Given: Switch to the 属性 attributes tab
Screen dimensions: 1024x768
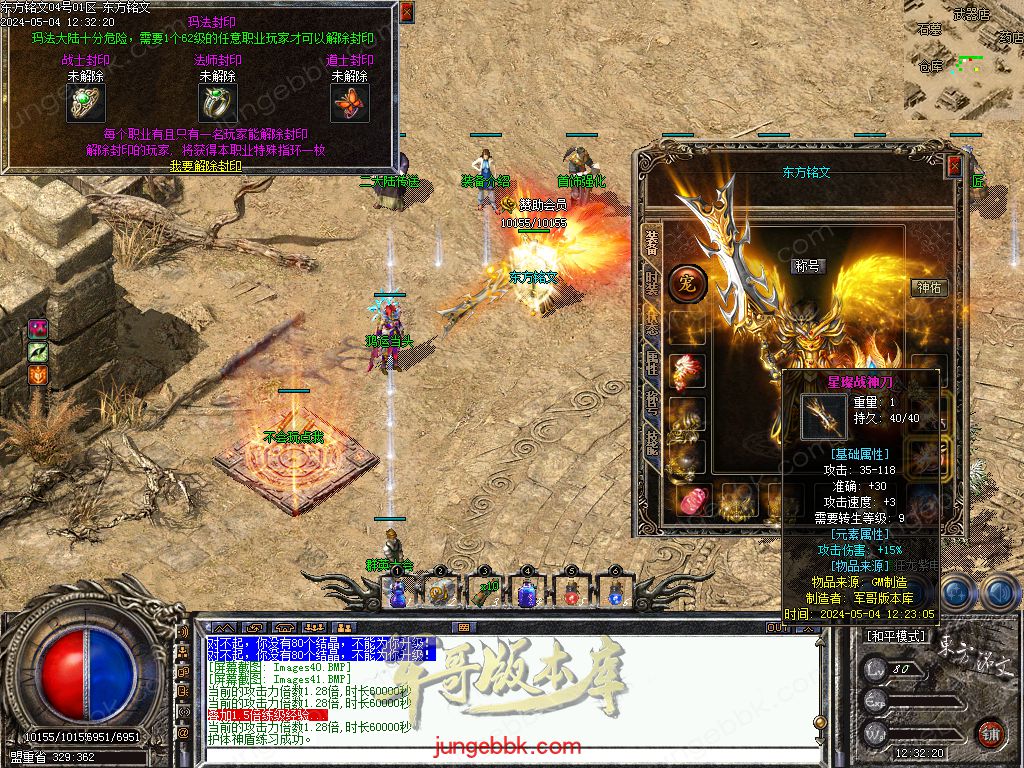Looking at the screenshot, I should point(652,363).
